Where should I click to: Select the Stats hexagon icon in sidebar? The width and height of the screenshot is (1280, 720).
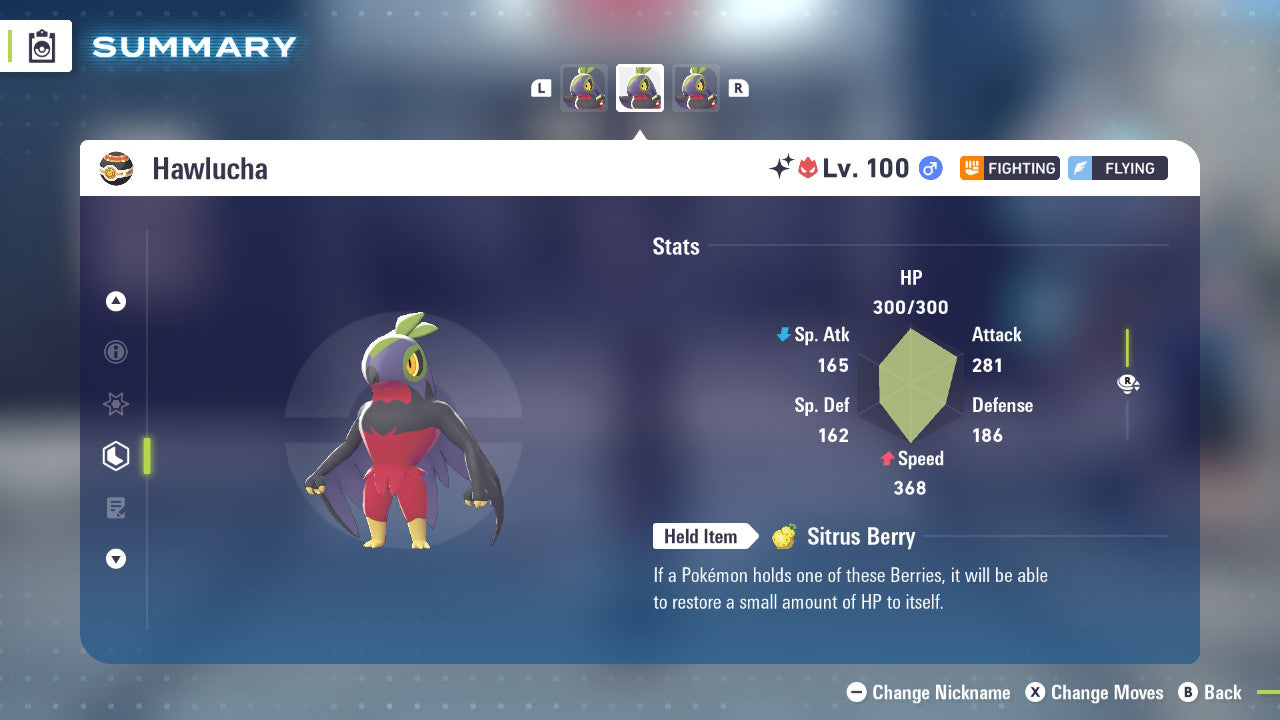[116, 456]
